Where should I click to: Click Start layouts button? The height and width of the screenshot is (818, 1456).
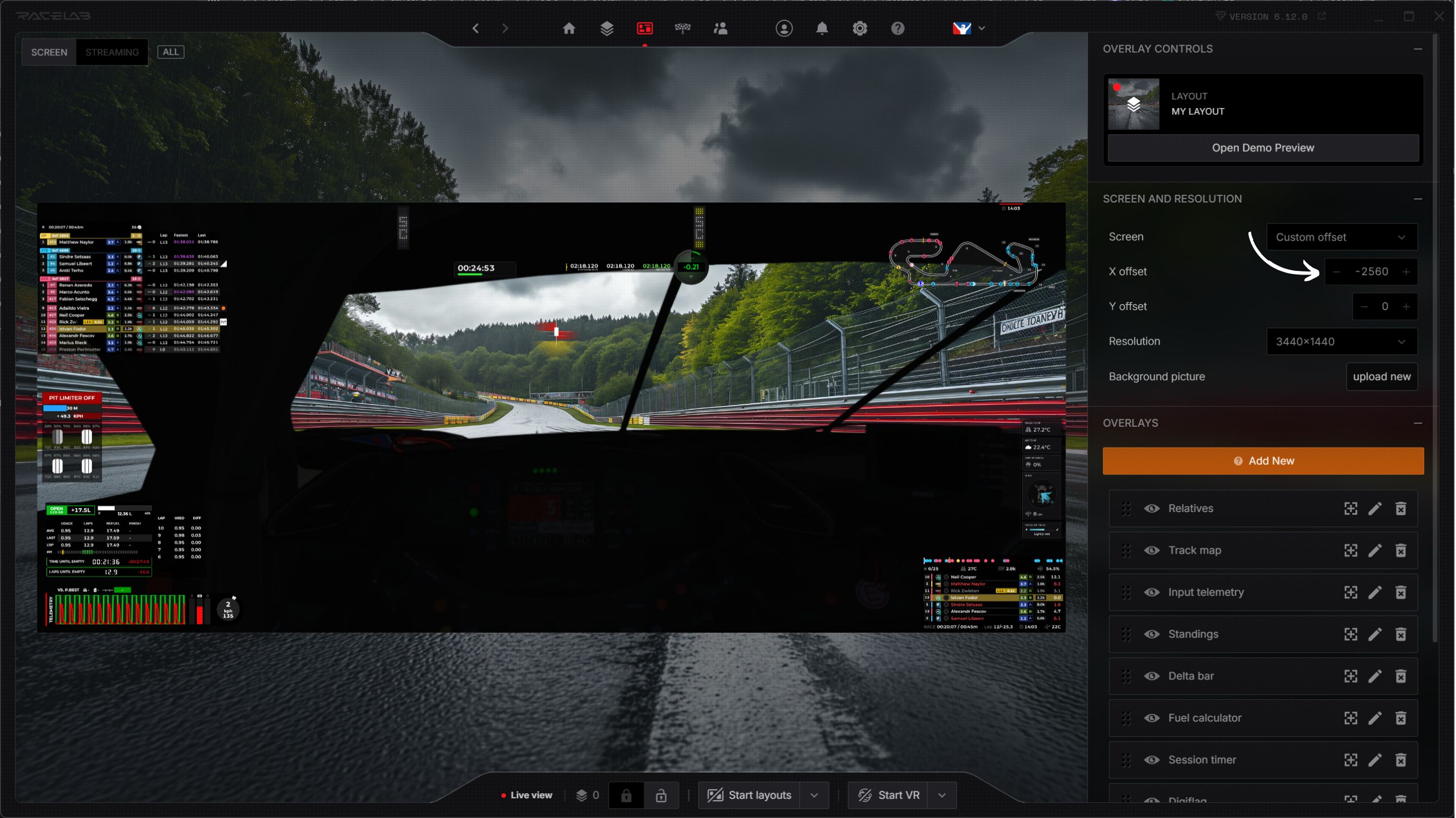750,795
